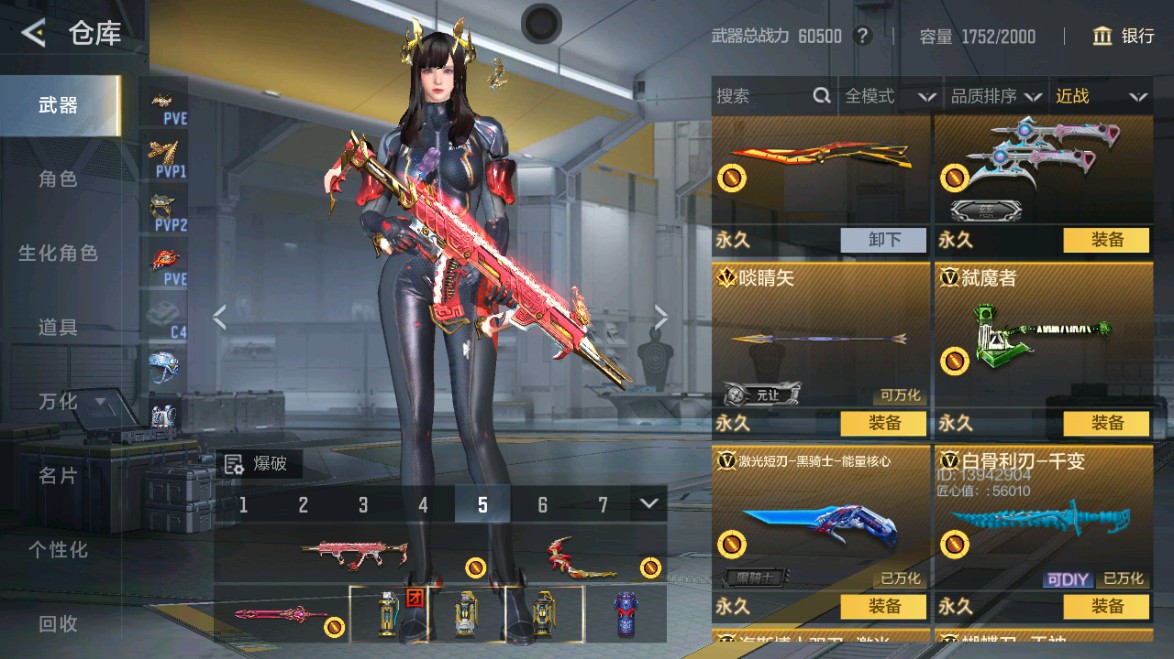The width and height of the screenshot is (1174, 659).
Task: Equip the 啖睛矢 weapon
Action: coord(885,423)
